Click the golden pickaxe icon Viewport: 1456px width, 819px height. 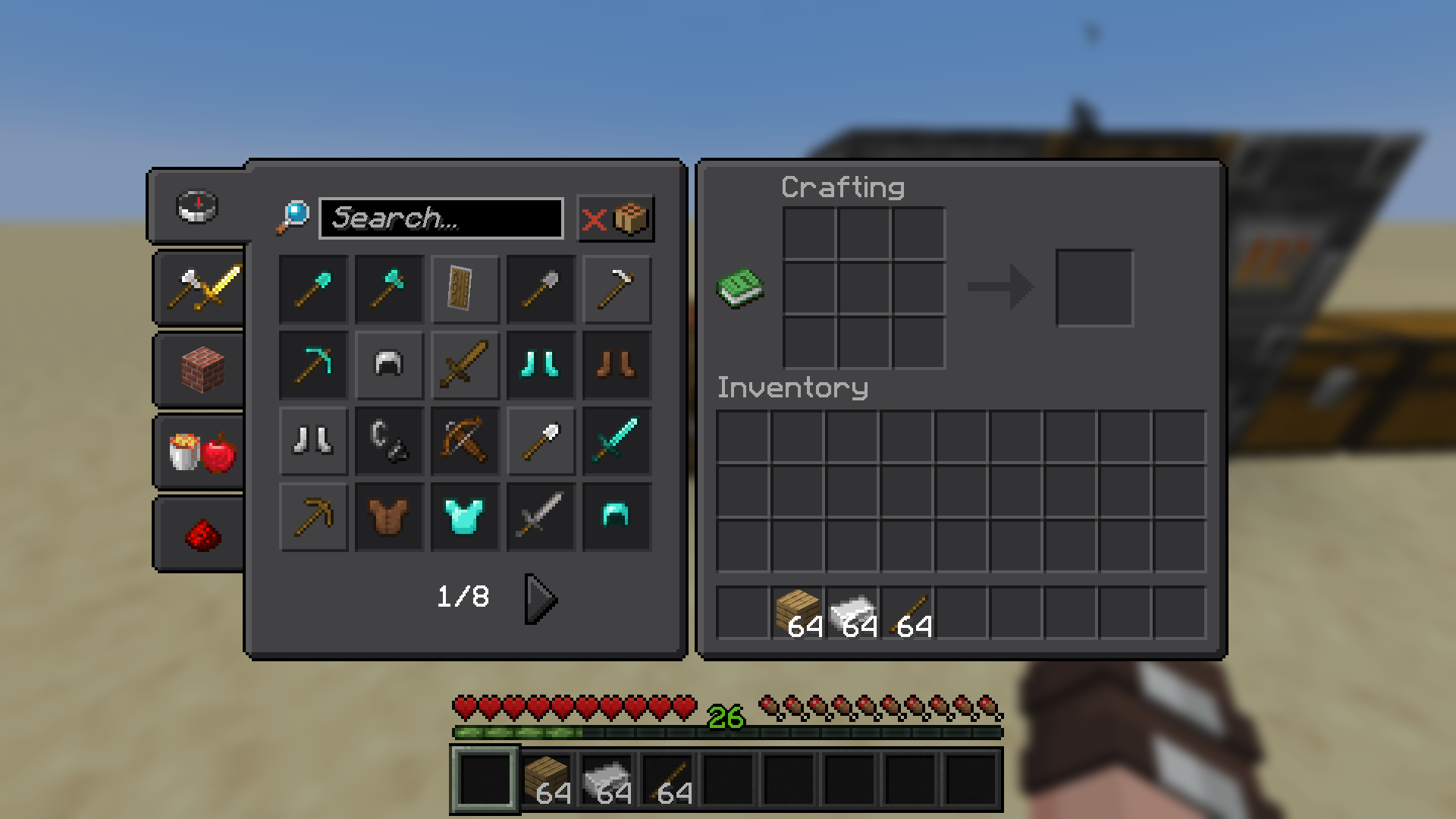[x=313, y=516]
